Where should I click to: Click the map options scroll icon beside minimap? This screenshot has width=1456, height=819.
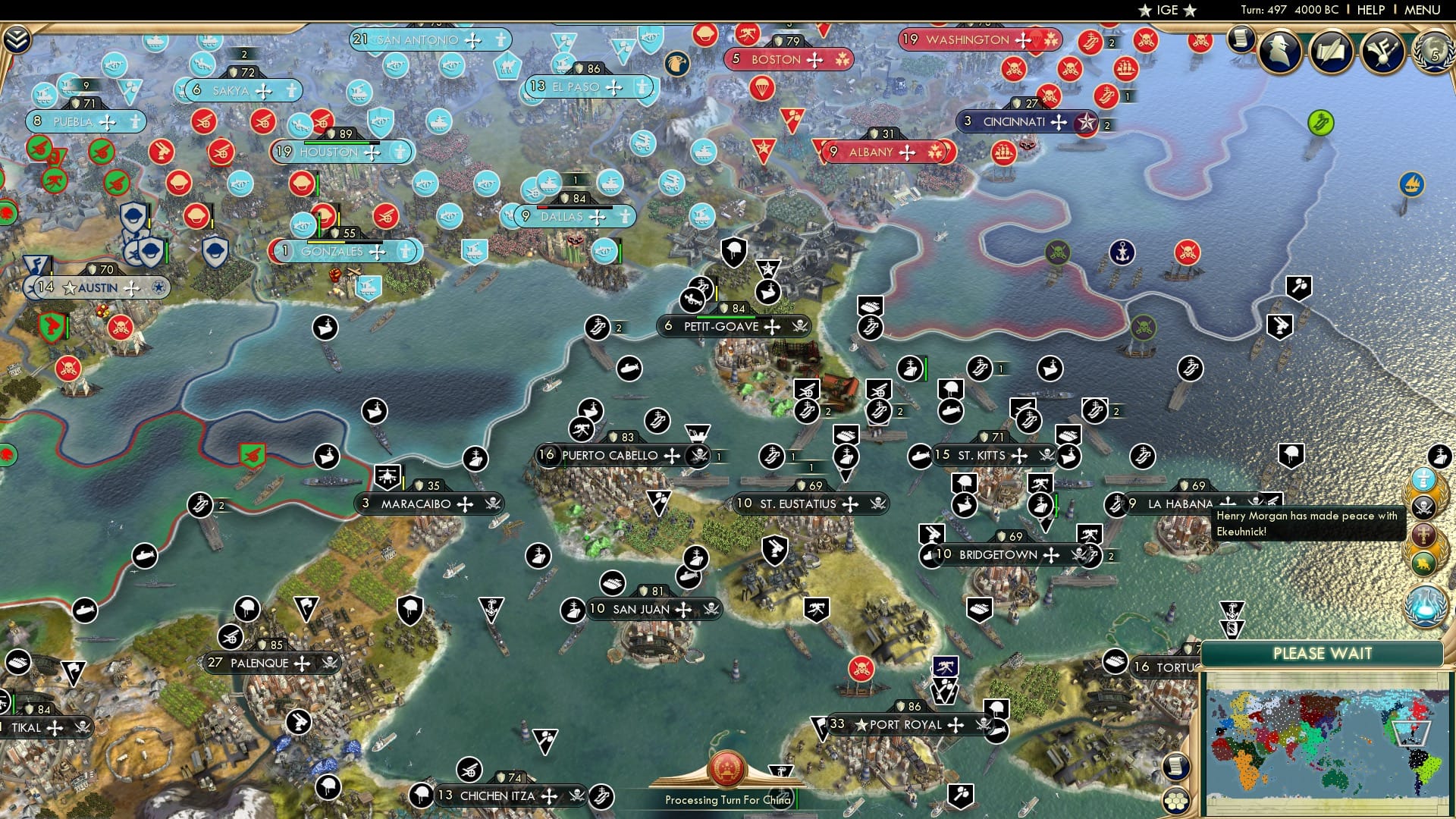(1176, 767)
